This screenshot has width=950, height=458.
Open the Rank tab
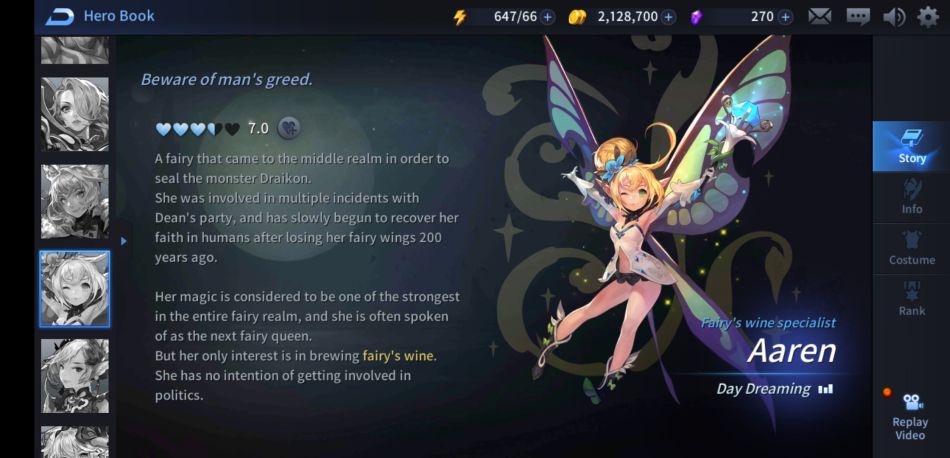(911, 298)
